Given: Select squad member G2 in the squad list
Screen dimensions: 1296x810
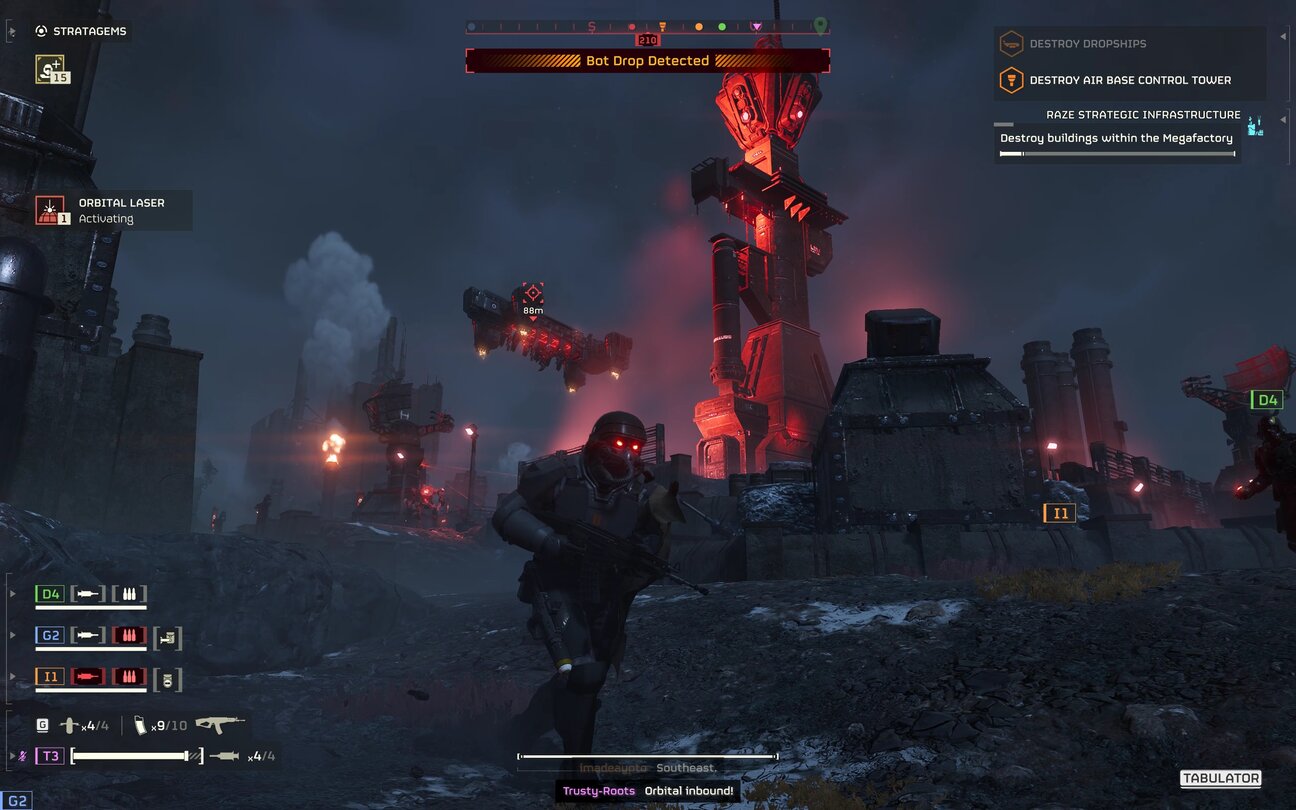Looking at the screenshot, I should 50,635.
